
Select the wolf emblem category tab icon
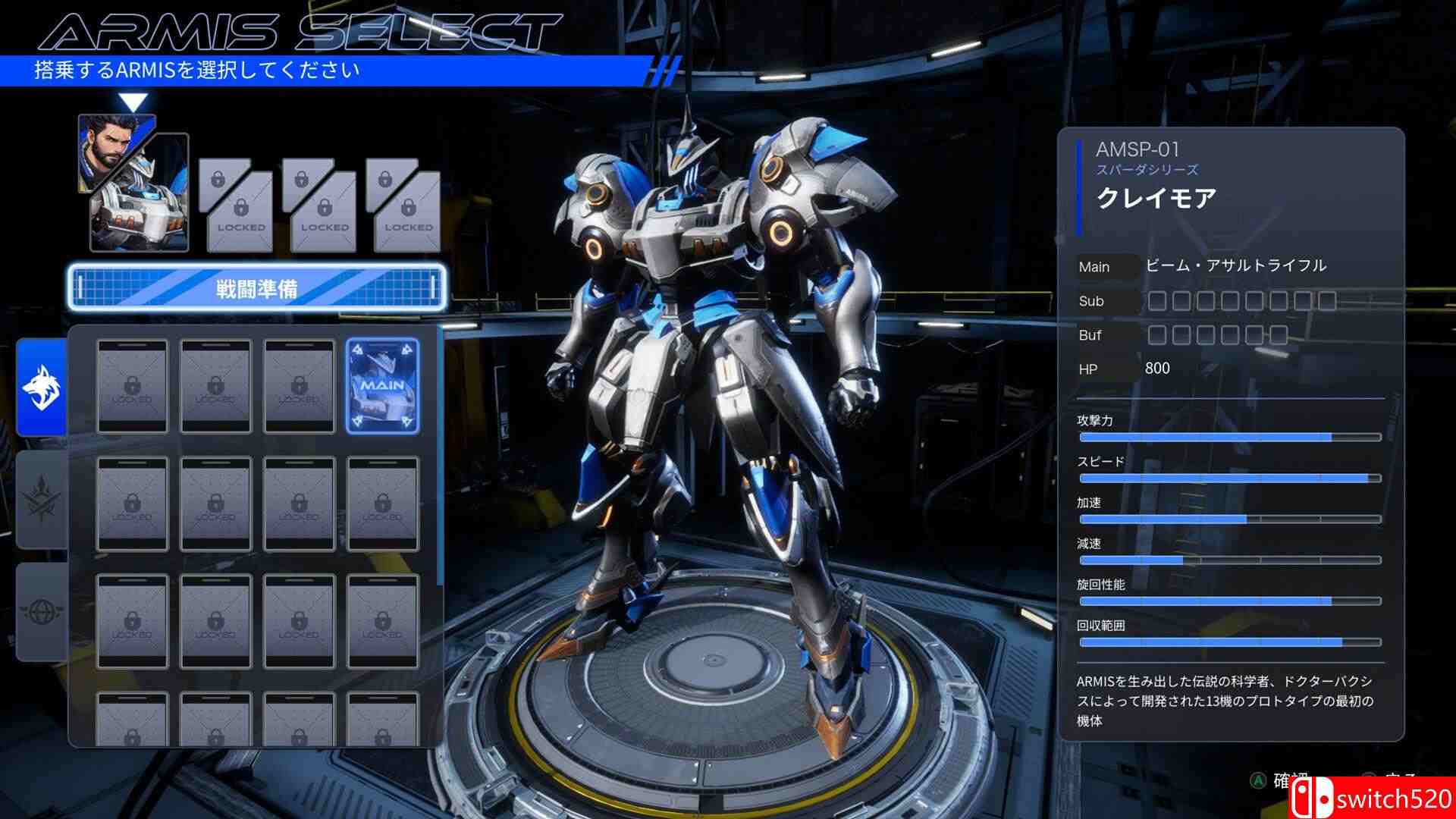pos(42,387)
